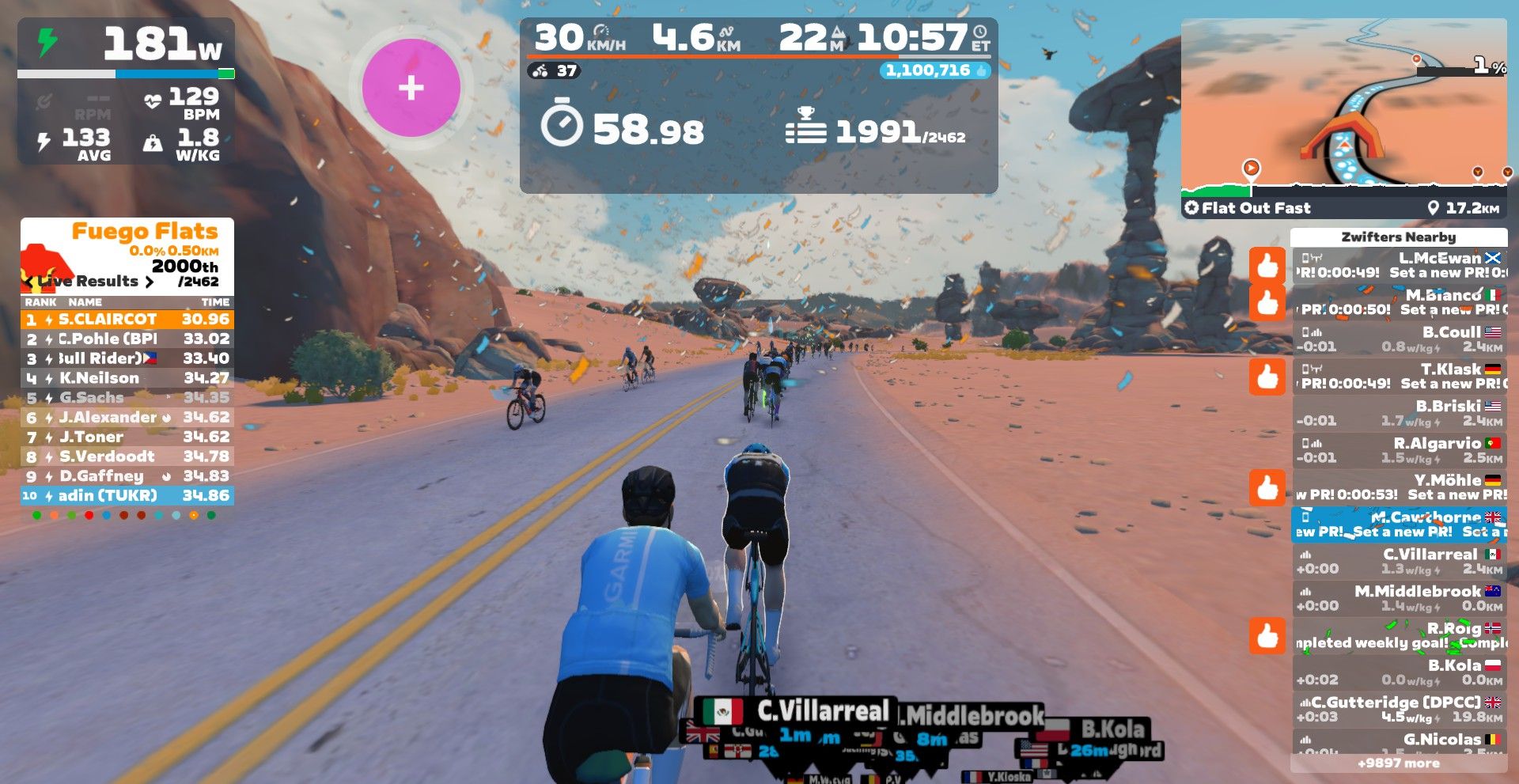Select S.CLAIRCOT in the segment leaderboard
1519x784 pixels.
pos(127,320)
